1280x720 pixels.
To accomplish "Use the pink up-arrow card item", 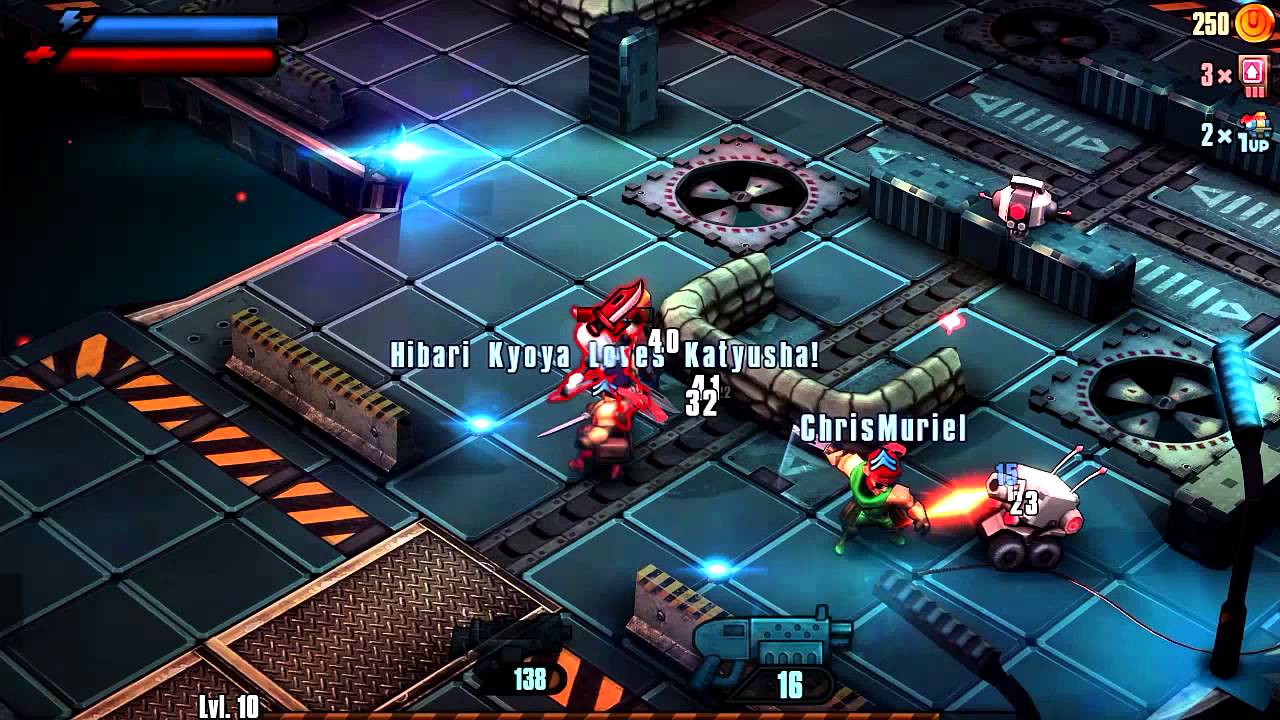I will click(x=1252, y=75).
